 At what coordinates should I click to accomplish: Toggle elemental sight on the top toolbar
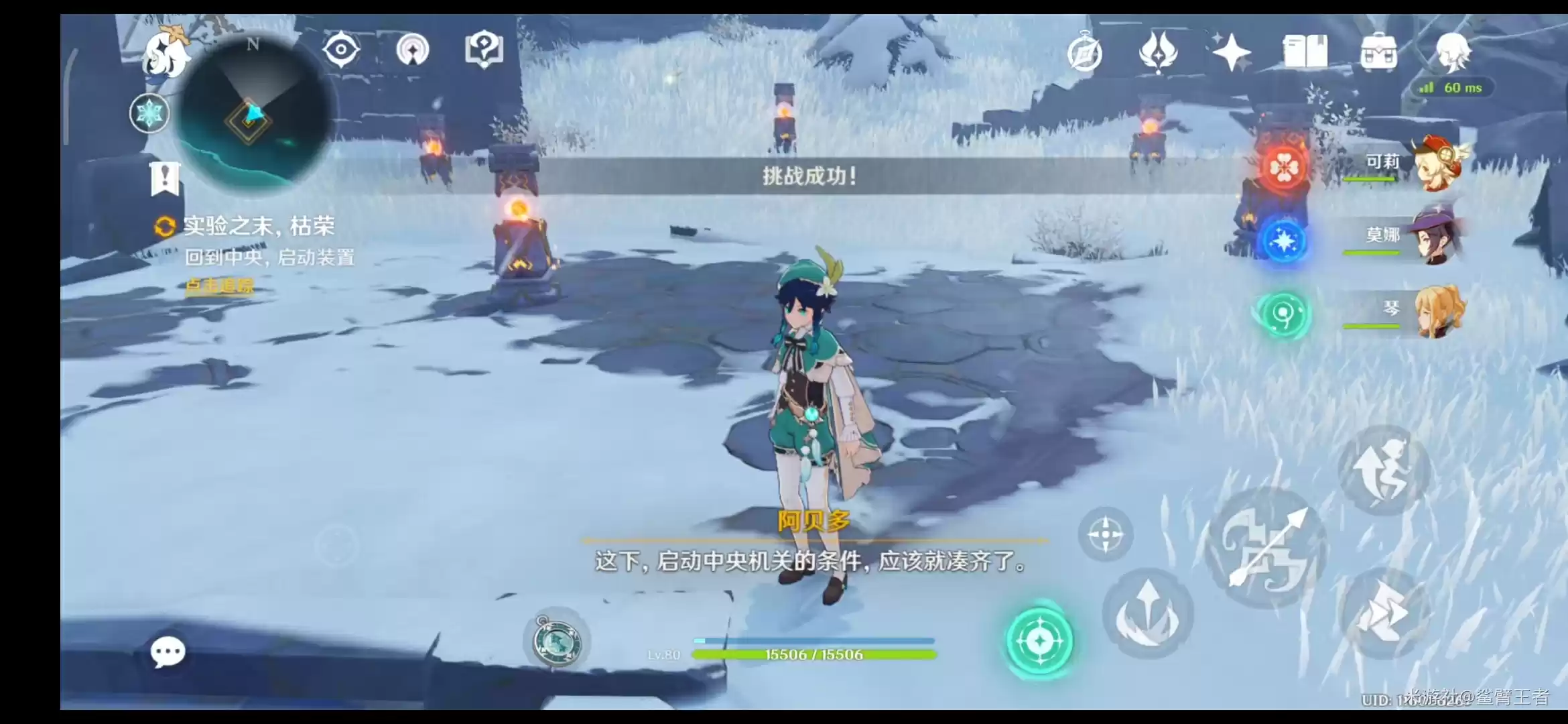[x=342, y=48]
